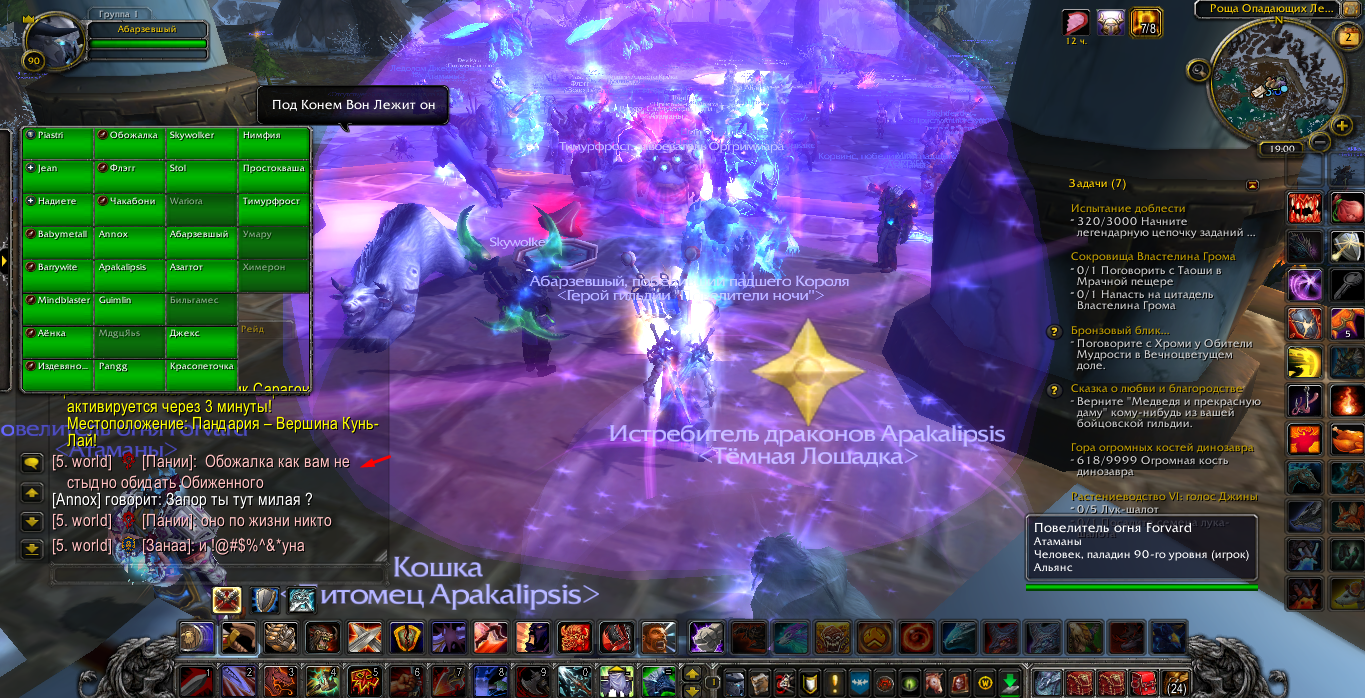Zoom in on the minimap
Viewport: 1365px width, 698px height.
pos(1342,125)
